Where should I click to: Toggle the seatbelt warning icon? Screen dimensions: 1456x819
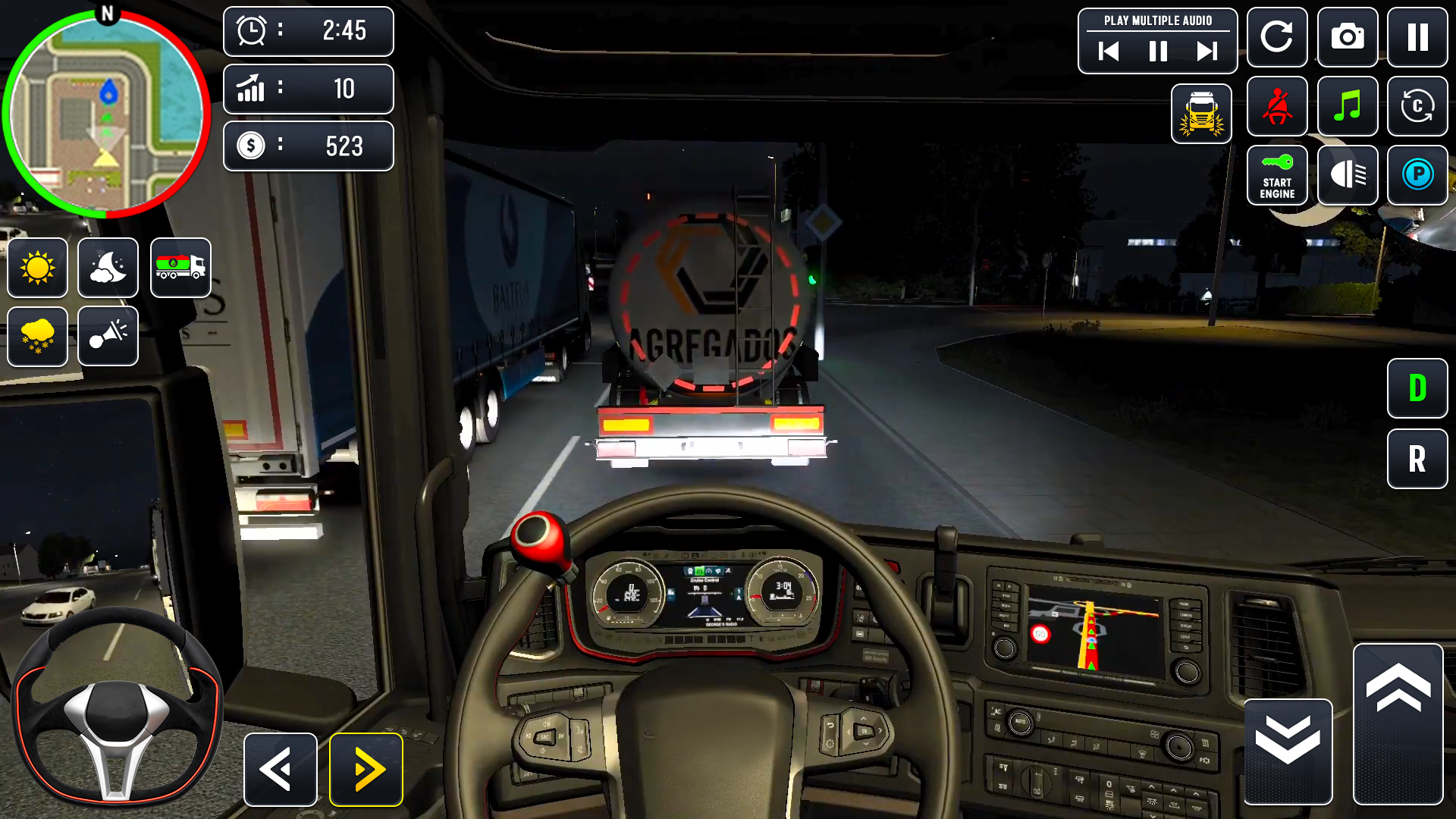1277,106
